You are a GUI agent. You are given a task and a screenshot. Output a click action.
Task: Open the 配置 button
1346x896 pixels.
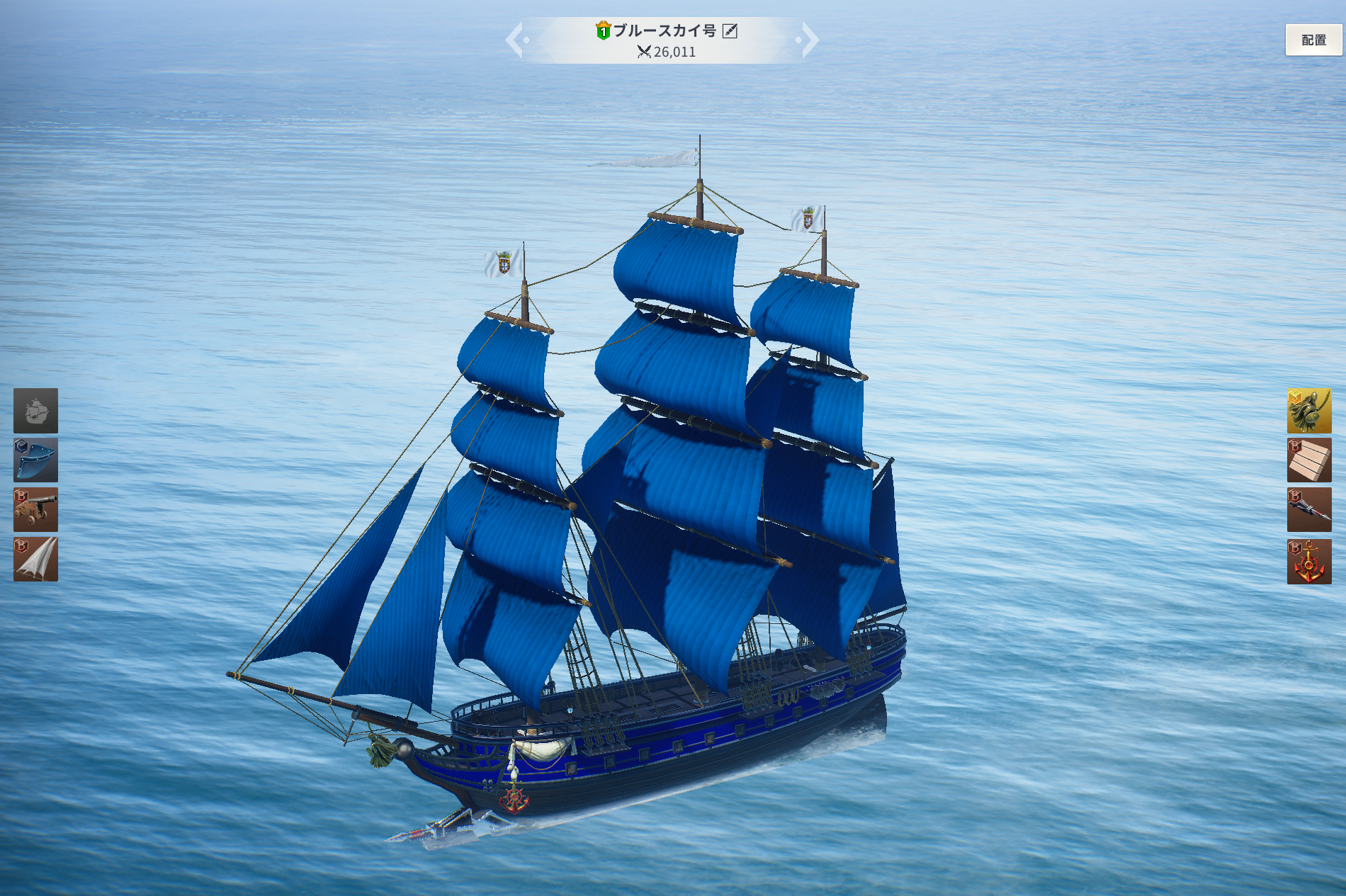[x=1313, y=40]
